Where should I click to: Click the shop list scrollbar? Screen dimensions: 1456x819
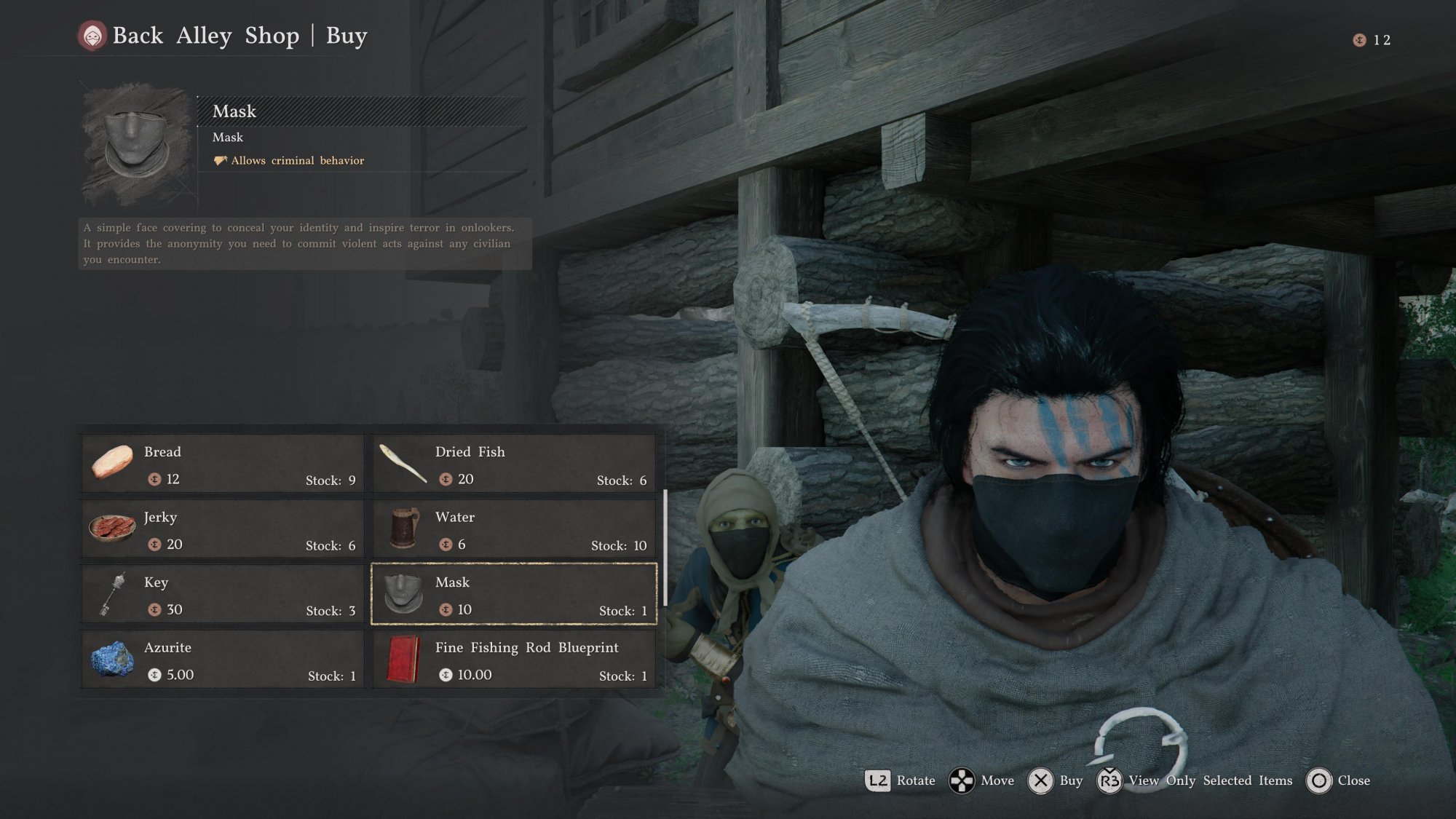tap(665, 546)
